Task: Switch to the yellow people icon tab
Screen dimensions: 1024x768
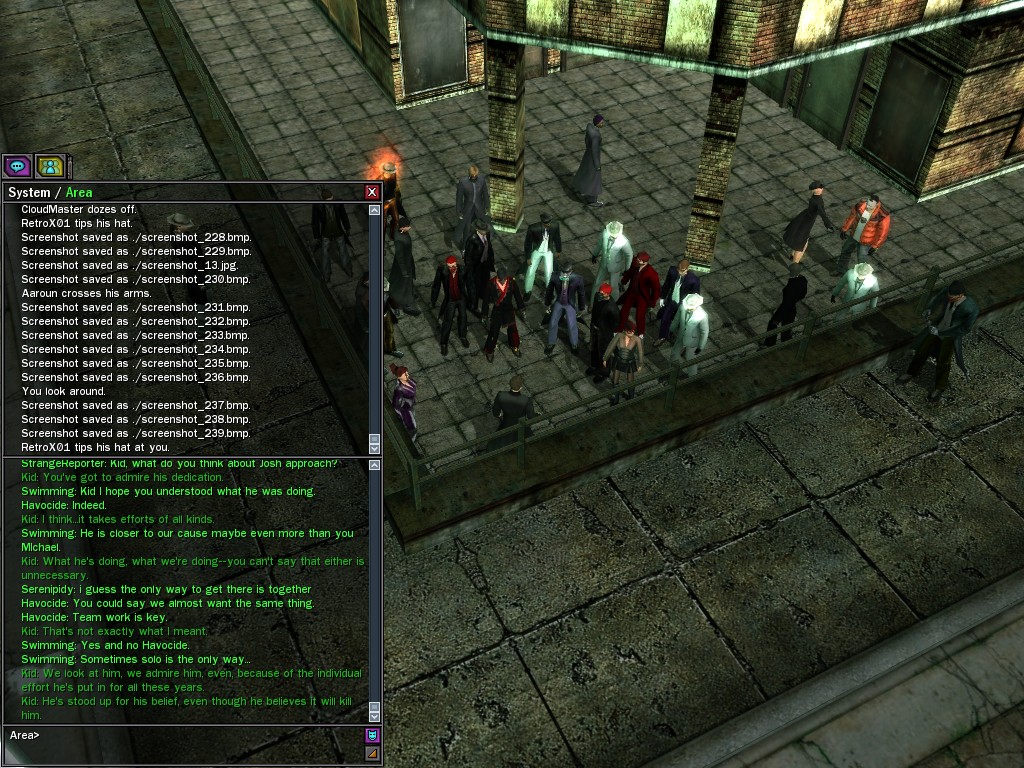Action: (x=50, y=166)
